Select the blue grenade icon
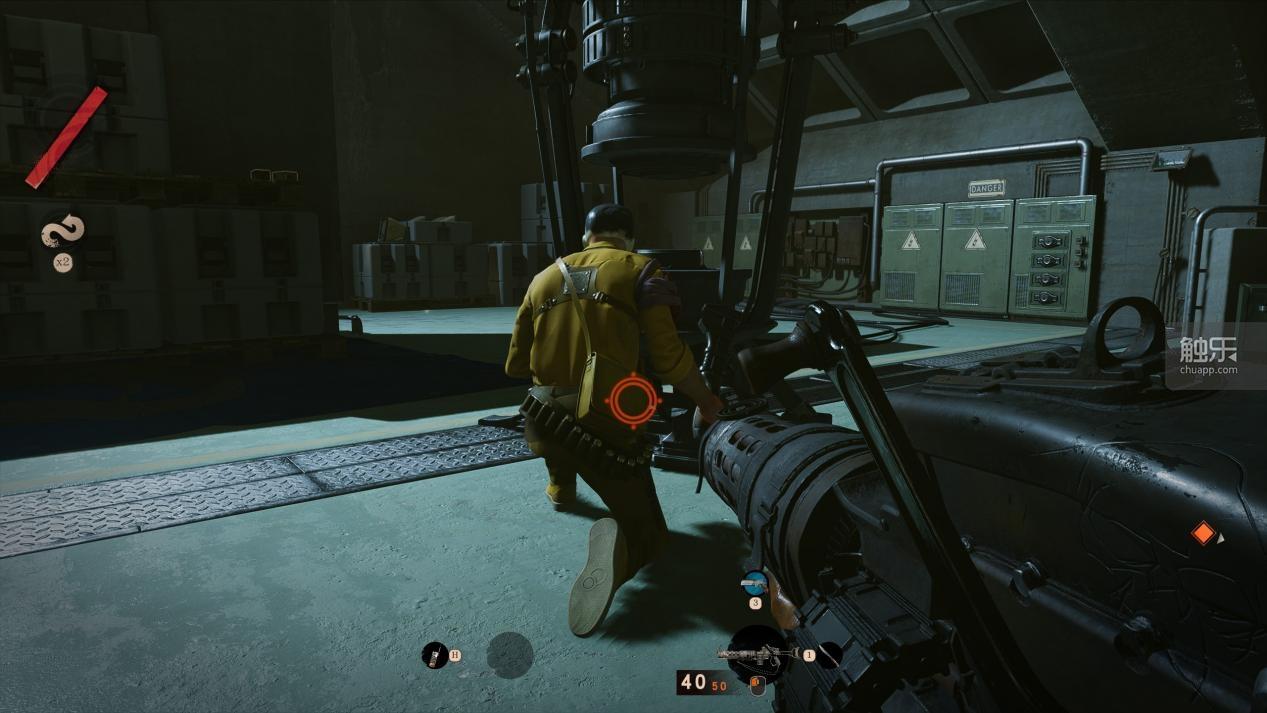The height and width of the screenshot is (713, 1267). 754,582
